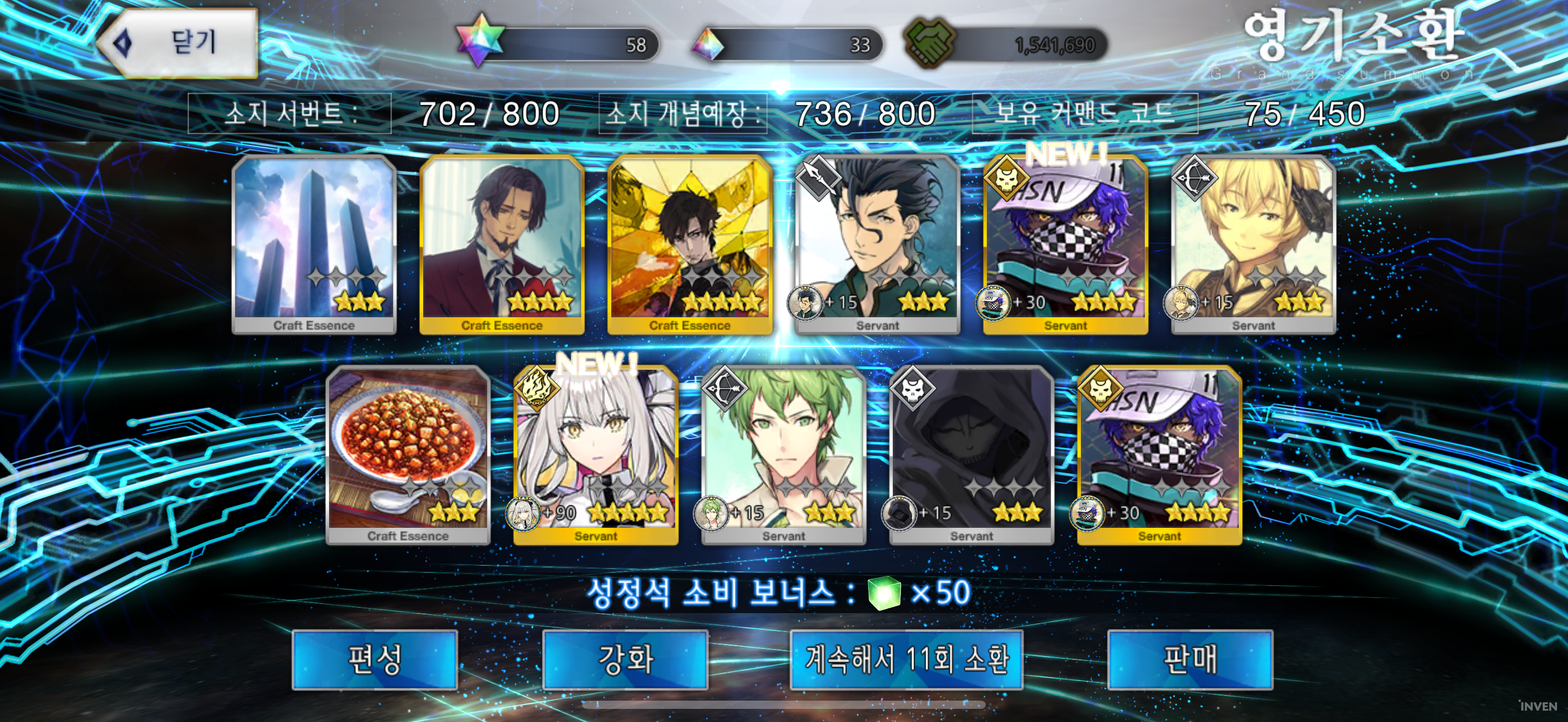View the black-hooded Assassin servant card
1568x722 pixels.
(972, 455)
